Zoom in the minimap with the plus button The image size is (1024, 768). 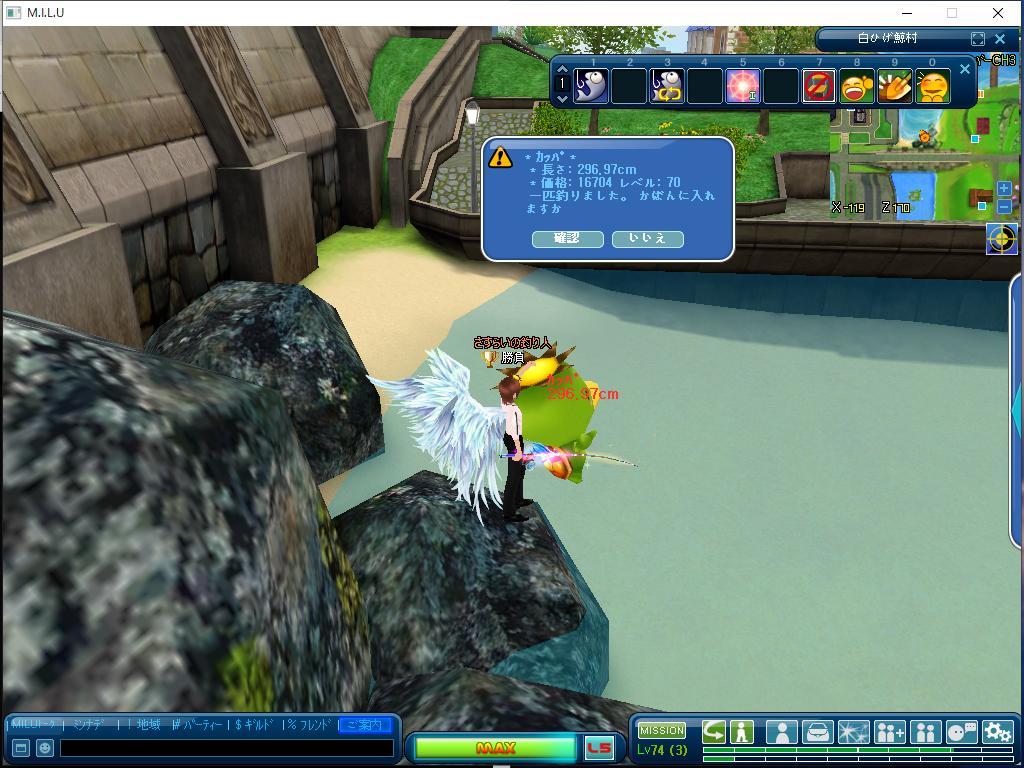click(x=1004, y=189)
